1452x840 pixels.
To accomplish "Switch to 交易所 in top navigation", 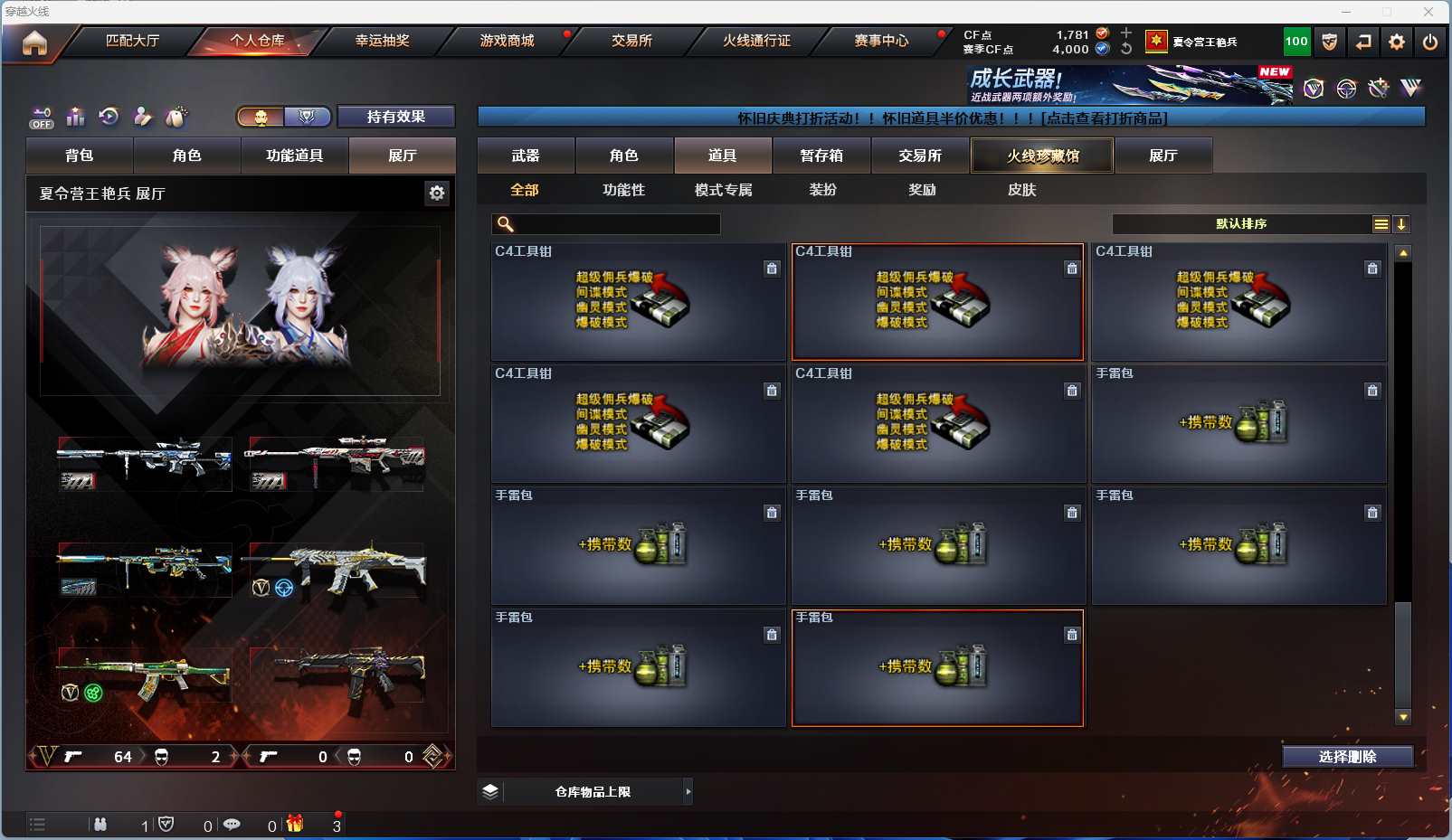I will pyautogui.click(x=631, y=41).
